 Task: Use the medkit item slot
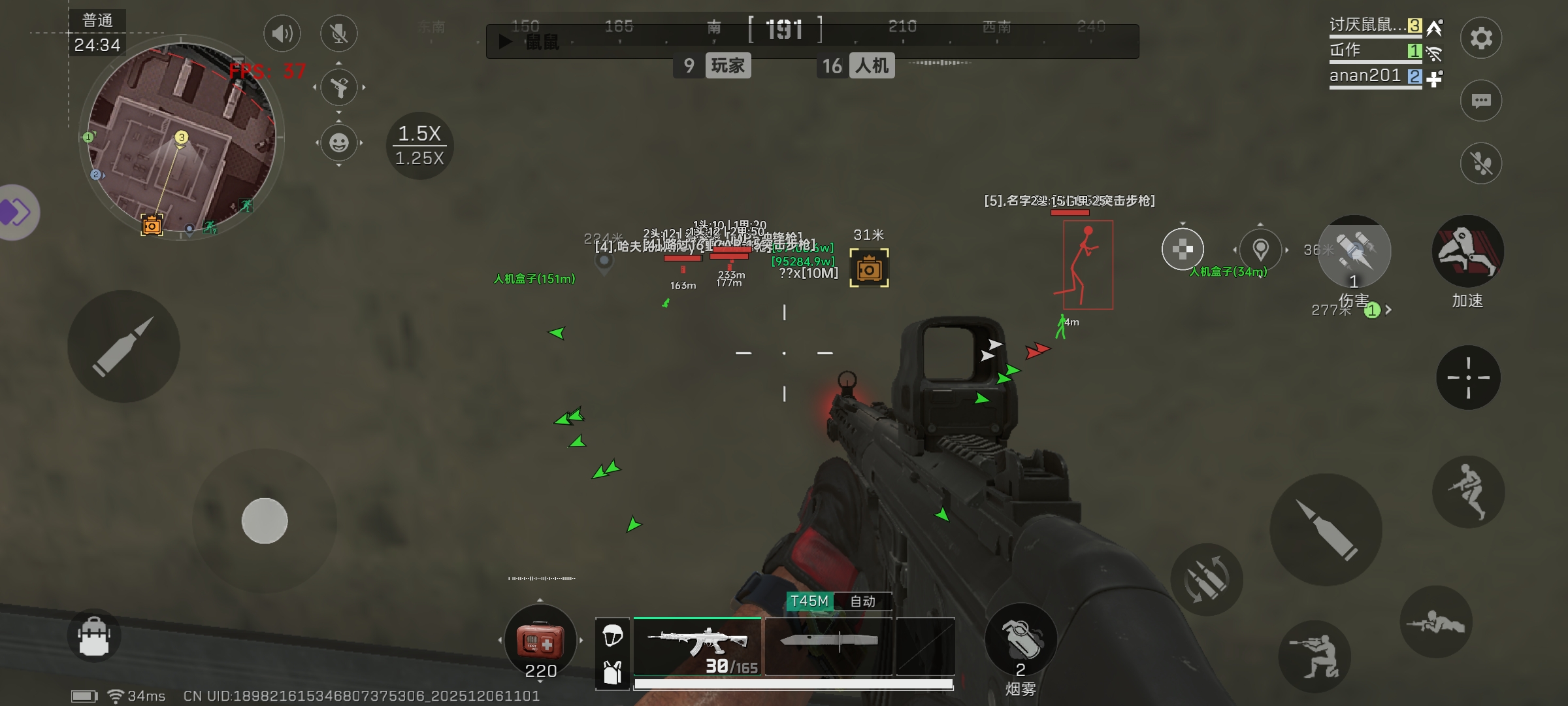(540, 641)
